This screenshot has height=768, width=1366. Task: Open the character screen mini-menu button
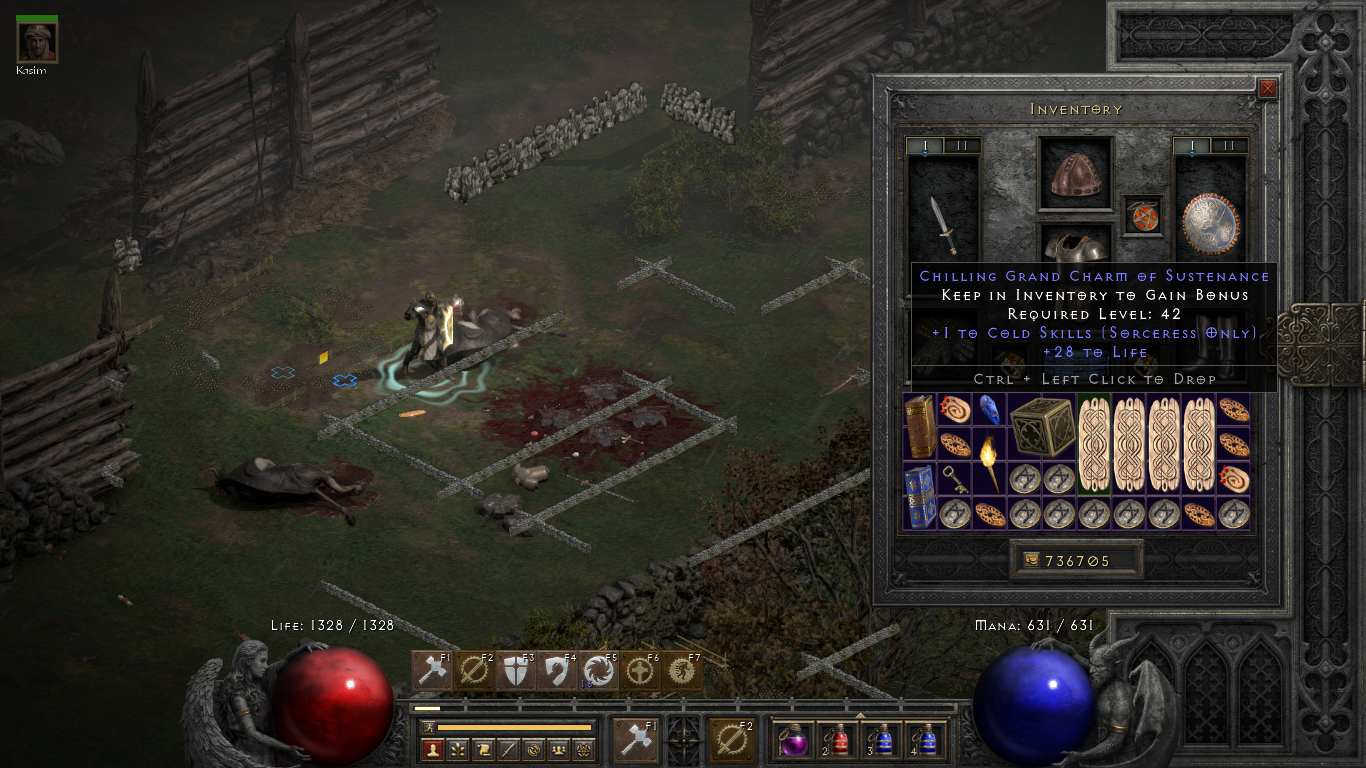(432, 749)
